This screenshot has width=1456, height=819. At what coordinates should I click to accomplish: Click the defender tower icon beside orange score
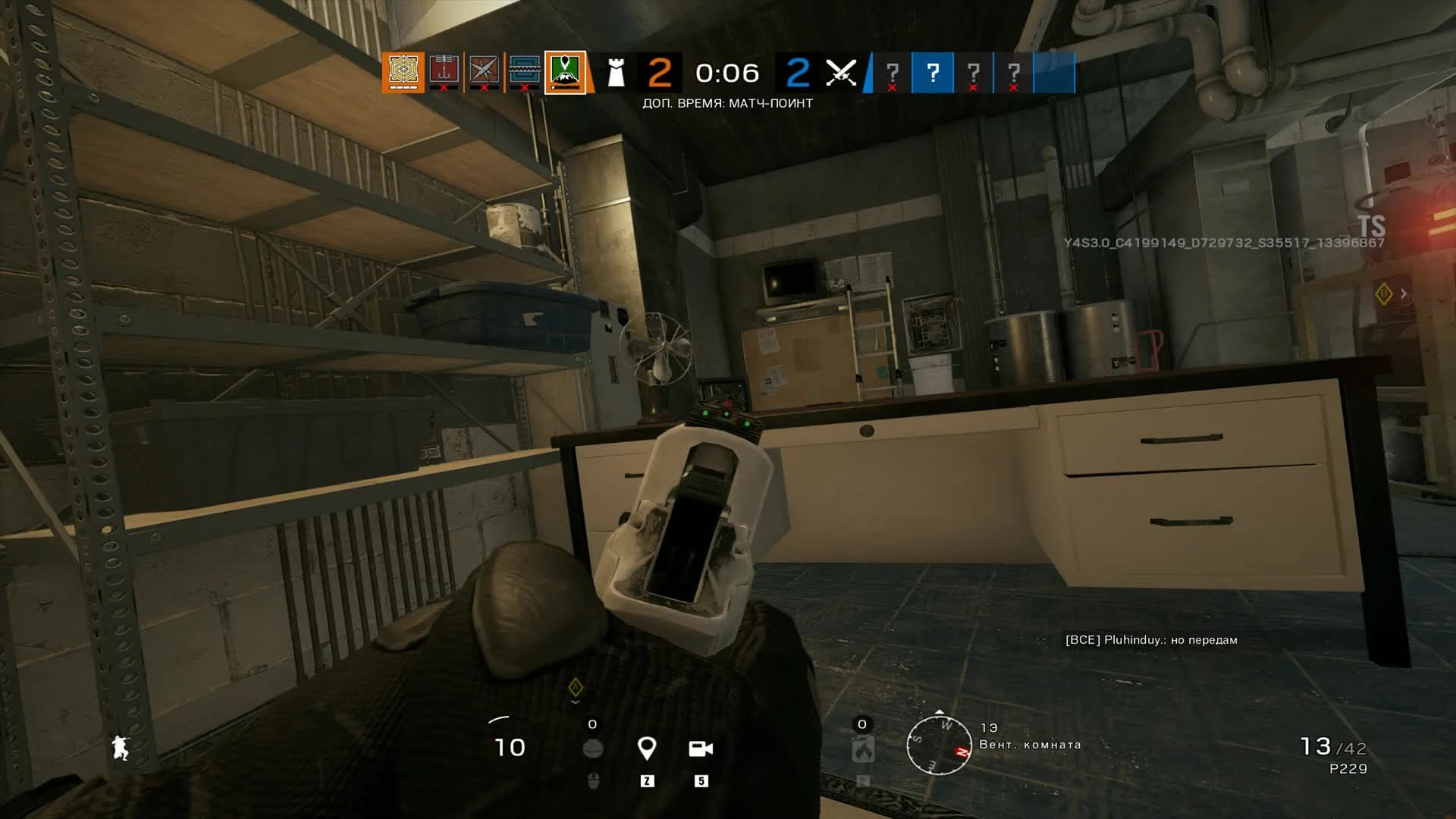(616, 73)
